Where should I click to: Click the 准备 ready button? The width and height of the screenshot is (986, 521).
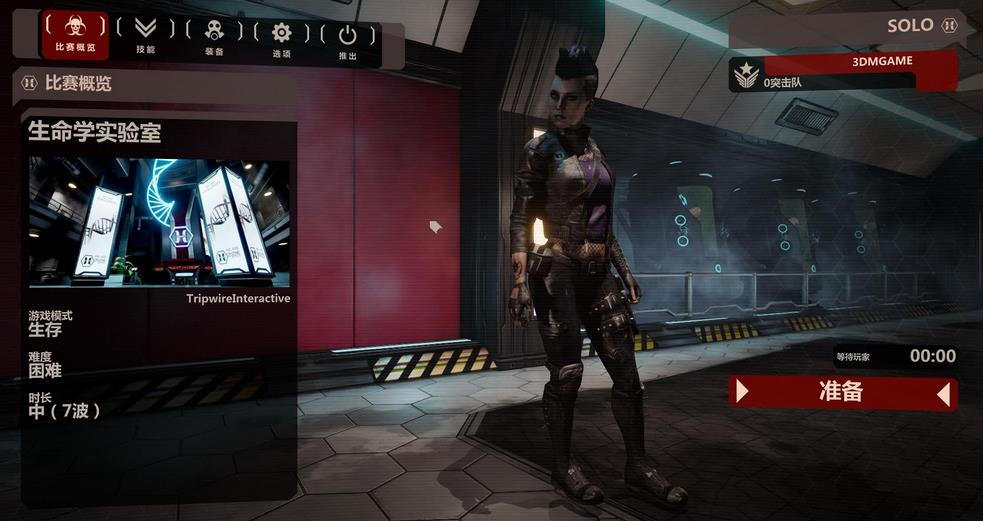842,392
